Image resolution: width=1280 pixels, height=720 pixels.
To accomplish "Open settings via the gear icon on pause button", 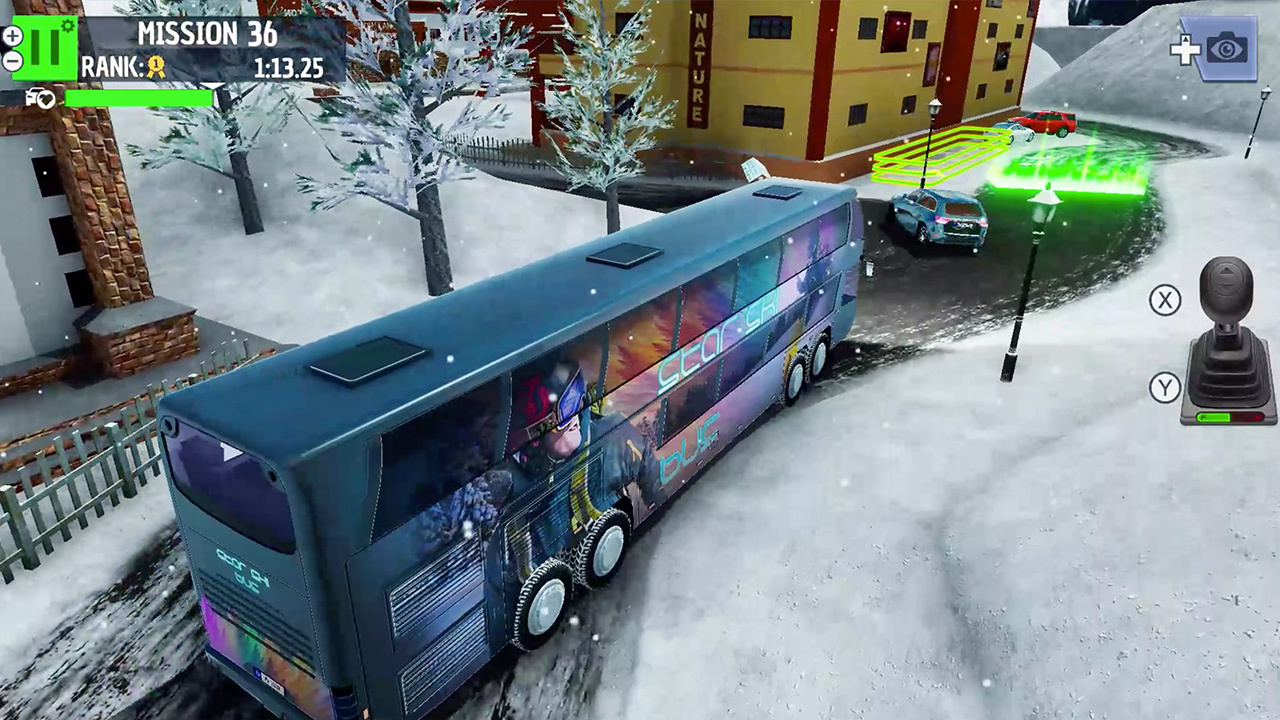I will [x=67, y=25].
